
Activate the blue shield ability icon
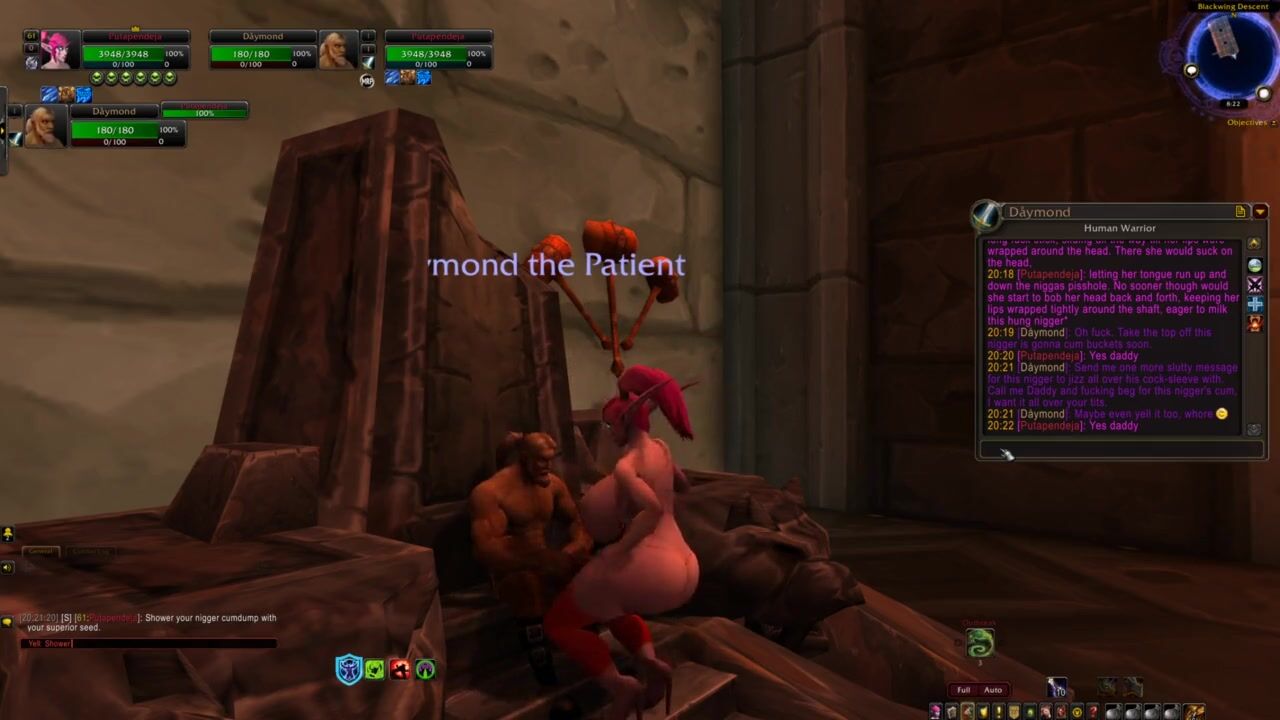(x=348, y=669)
